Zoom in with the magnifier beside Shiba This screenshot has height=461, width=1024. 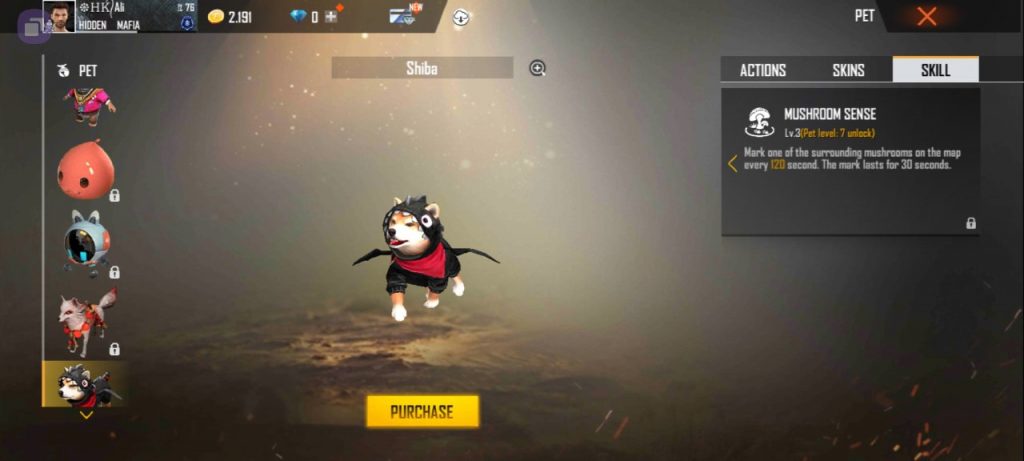tap(538, 68)
